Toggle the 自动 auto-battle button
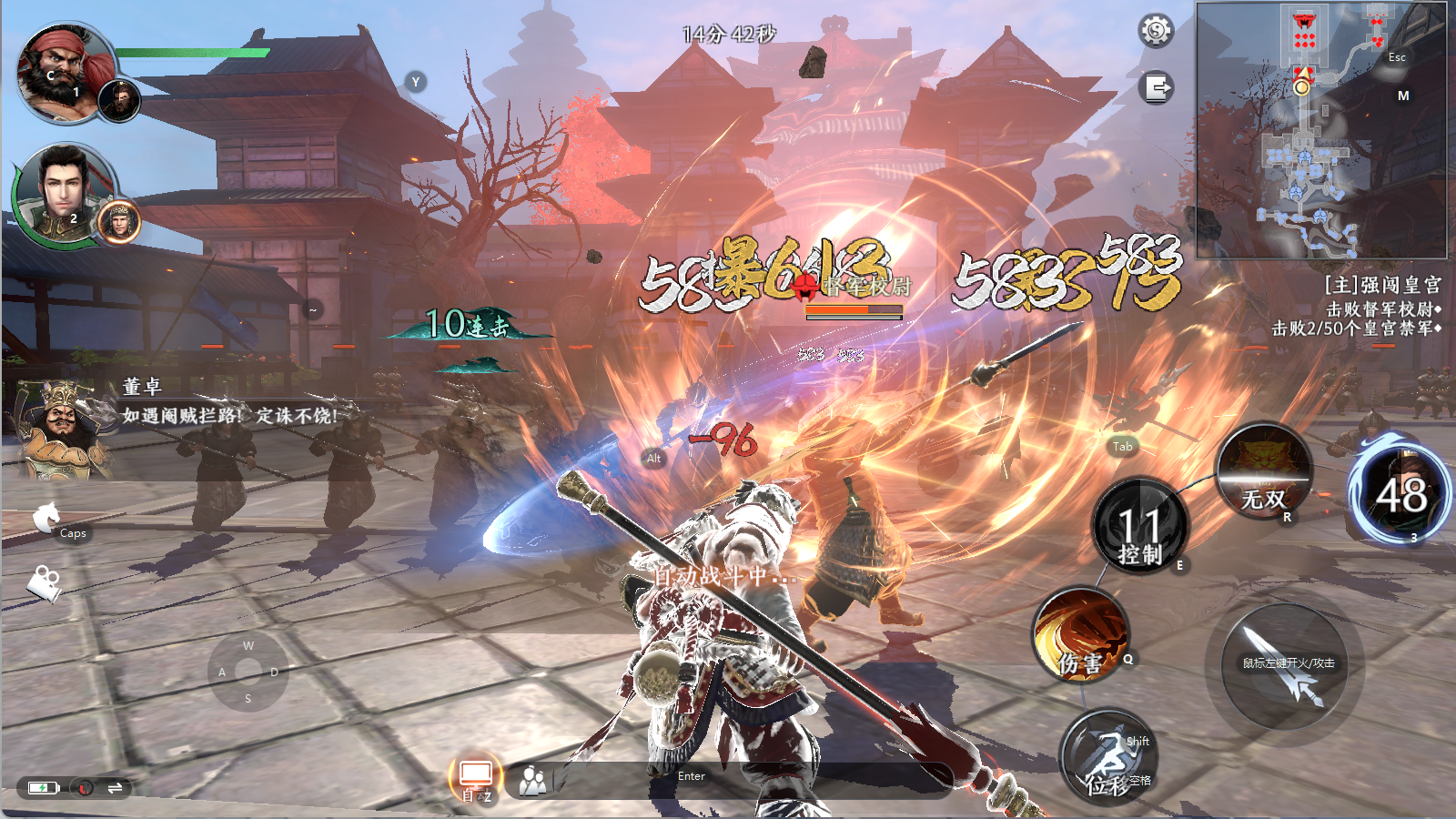Viewport: 1456px width, 819px height. [475, 780]
